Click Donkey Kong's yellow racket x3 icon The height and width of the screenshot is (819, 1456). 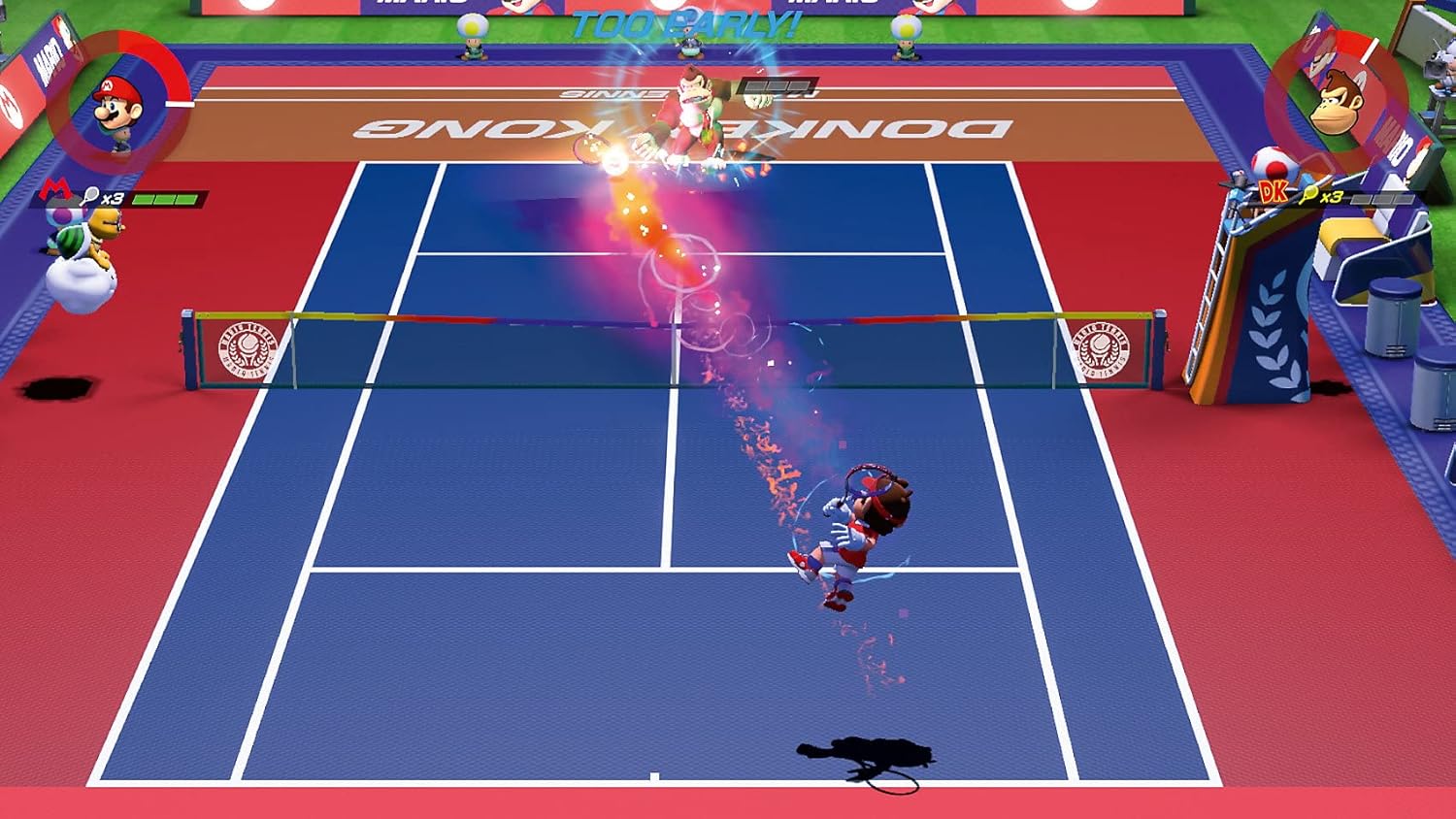(x=1308, y=194)
